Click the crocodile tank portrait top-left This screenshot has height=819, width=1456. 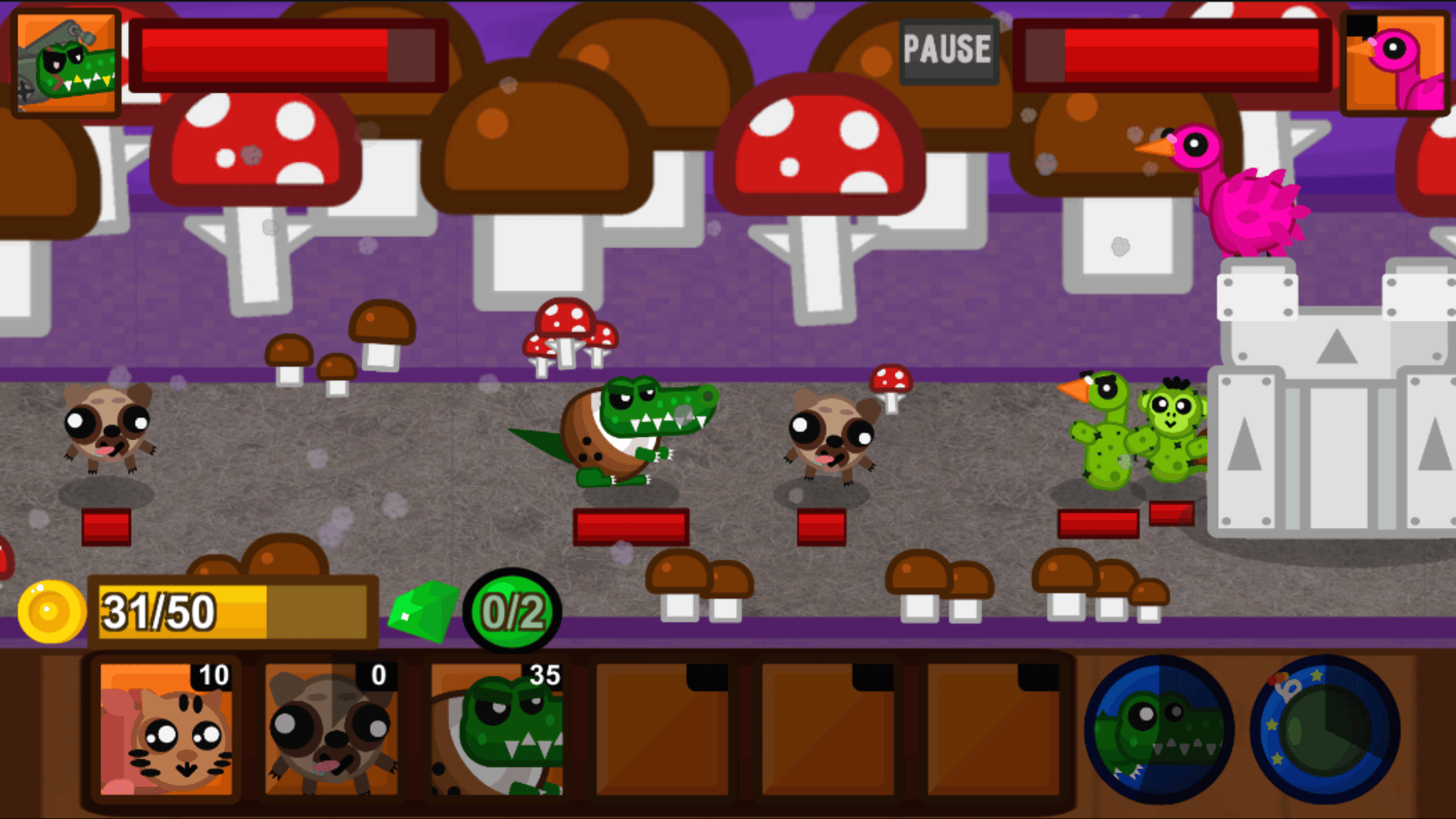pos(68,63)
